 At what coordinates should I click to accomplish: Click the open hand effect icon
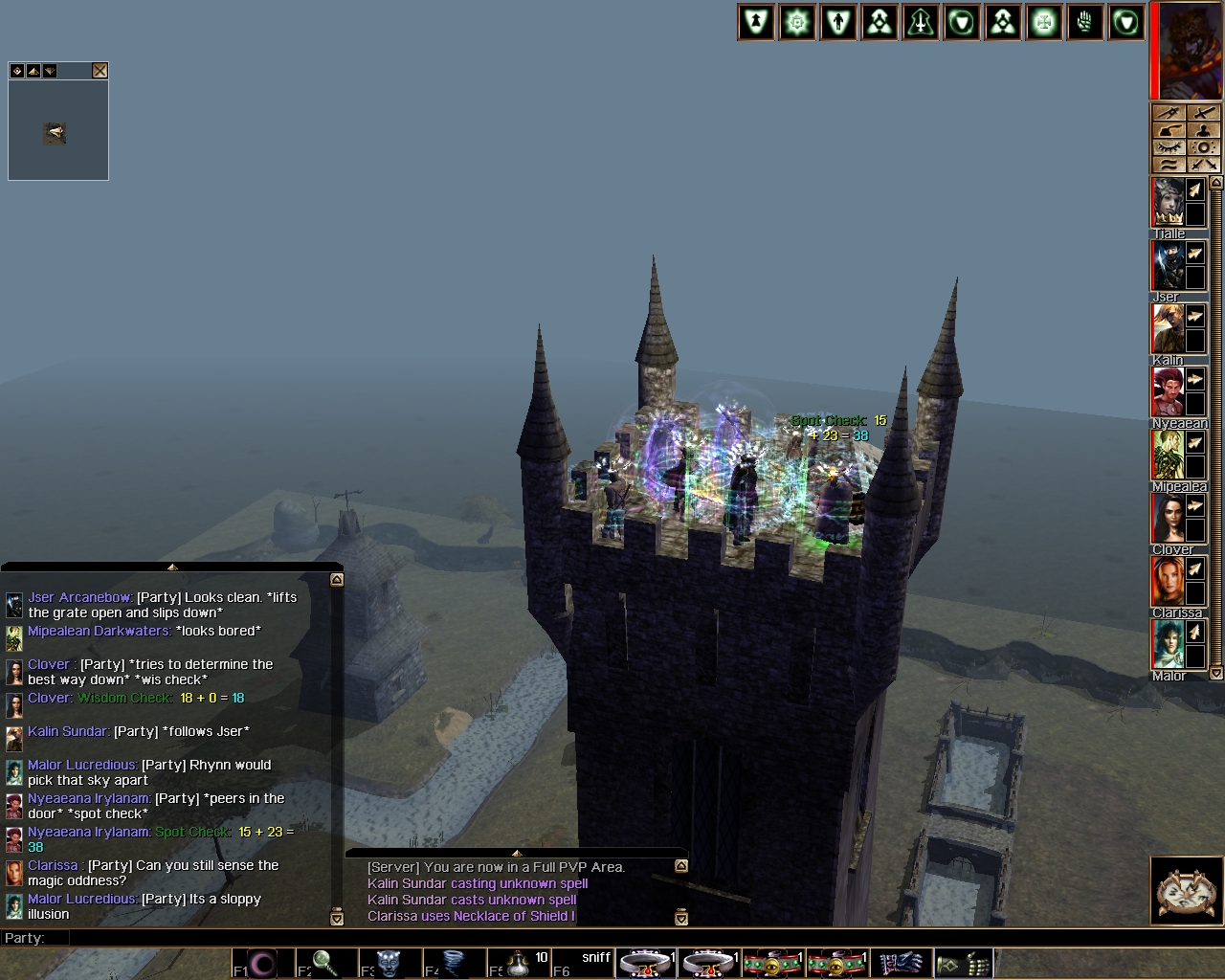pyautogui.click(x=1085, y=23)
